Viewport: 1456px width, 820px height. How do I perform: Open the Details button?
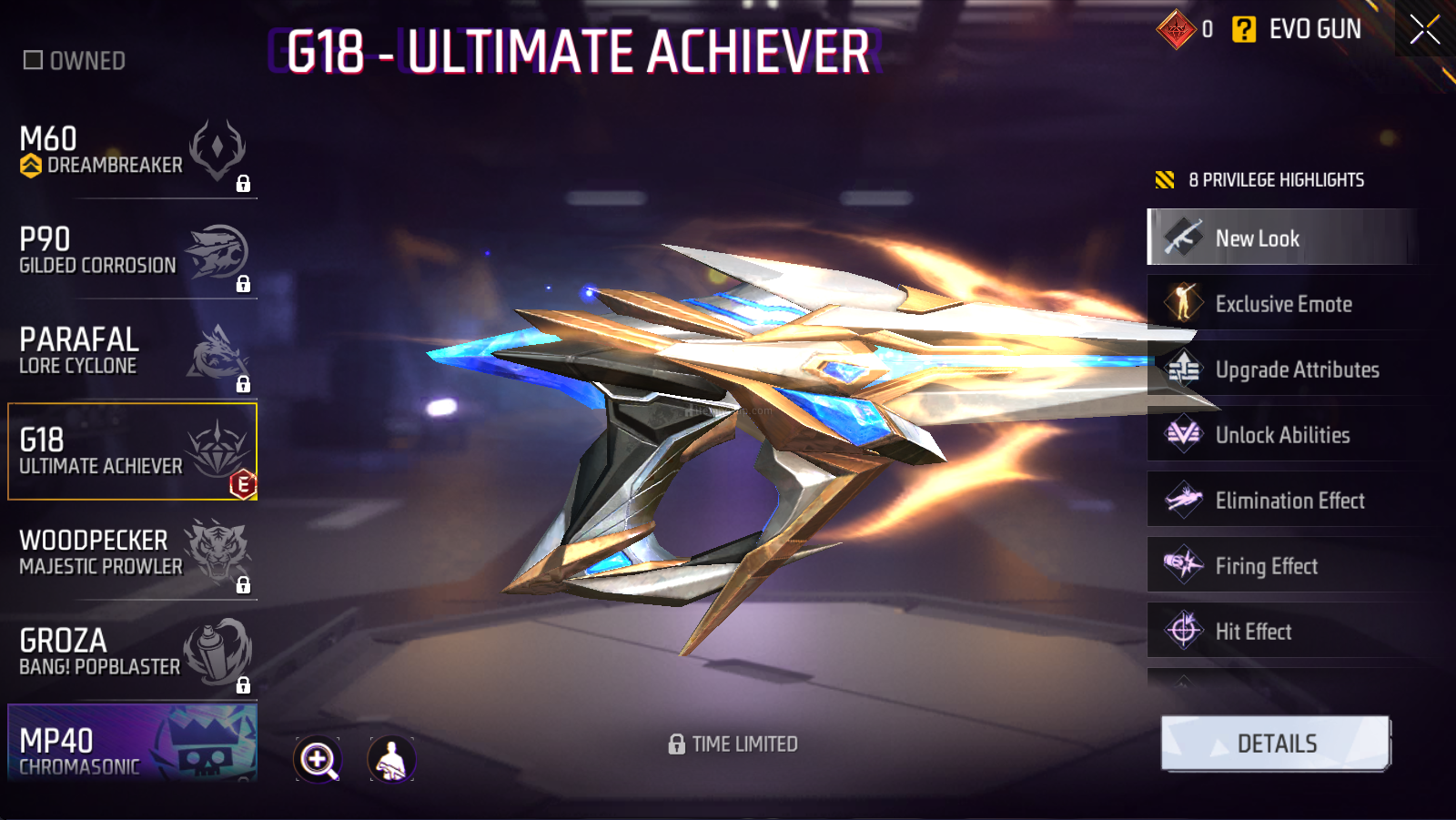click(1276, 744)
